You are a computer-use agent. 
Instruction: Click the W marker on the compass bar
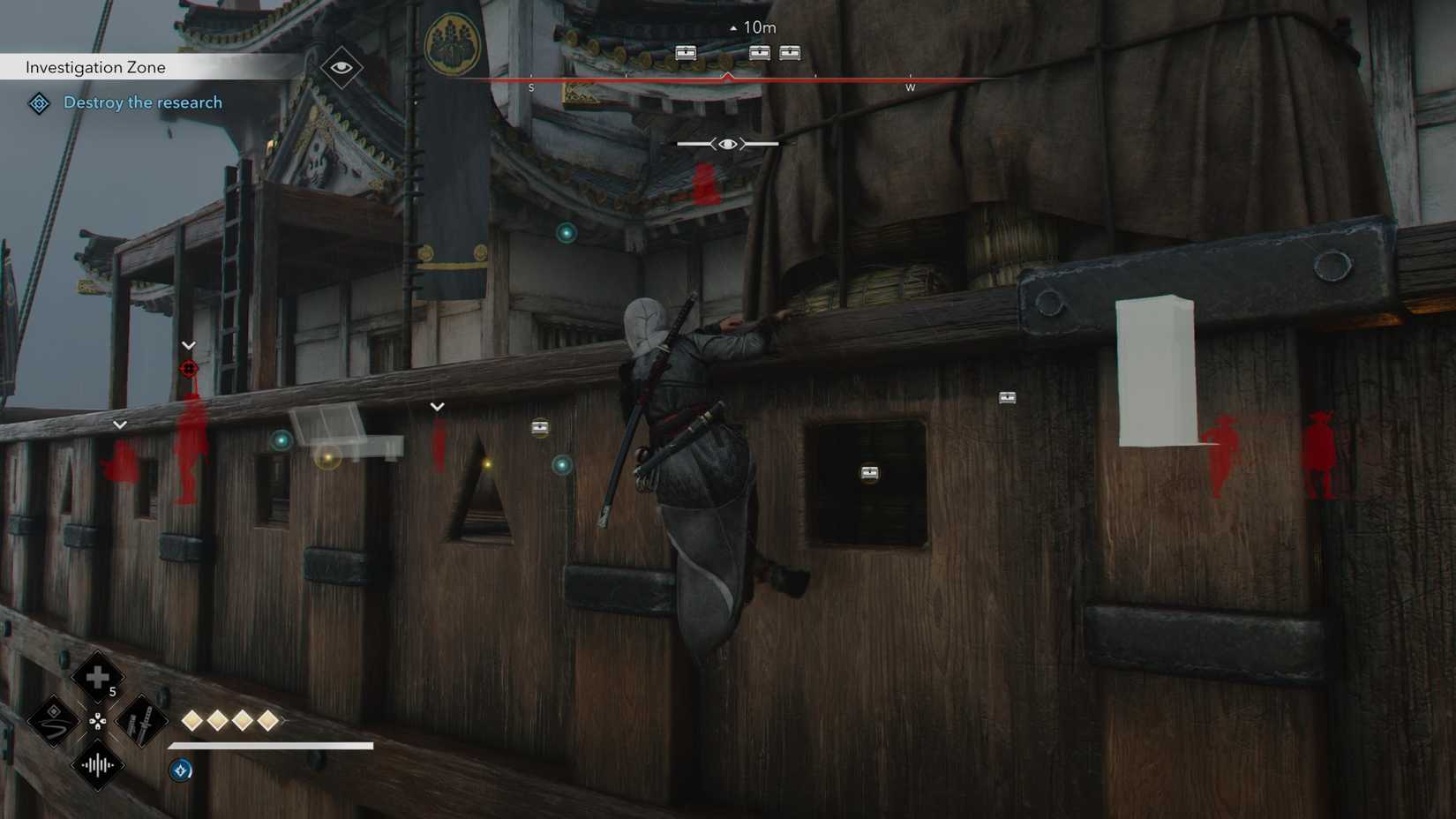click(x=910, y=87)
